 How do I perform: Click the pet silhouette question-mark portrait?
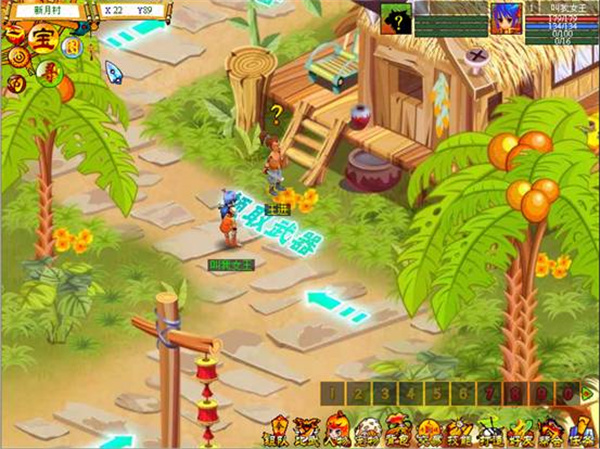point(397,17)
